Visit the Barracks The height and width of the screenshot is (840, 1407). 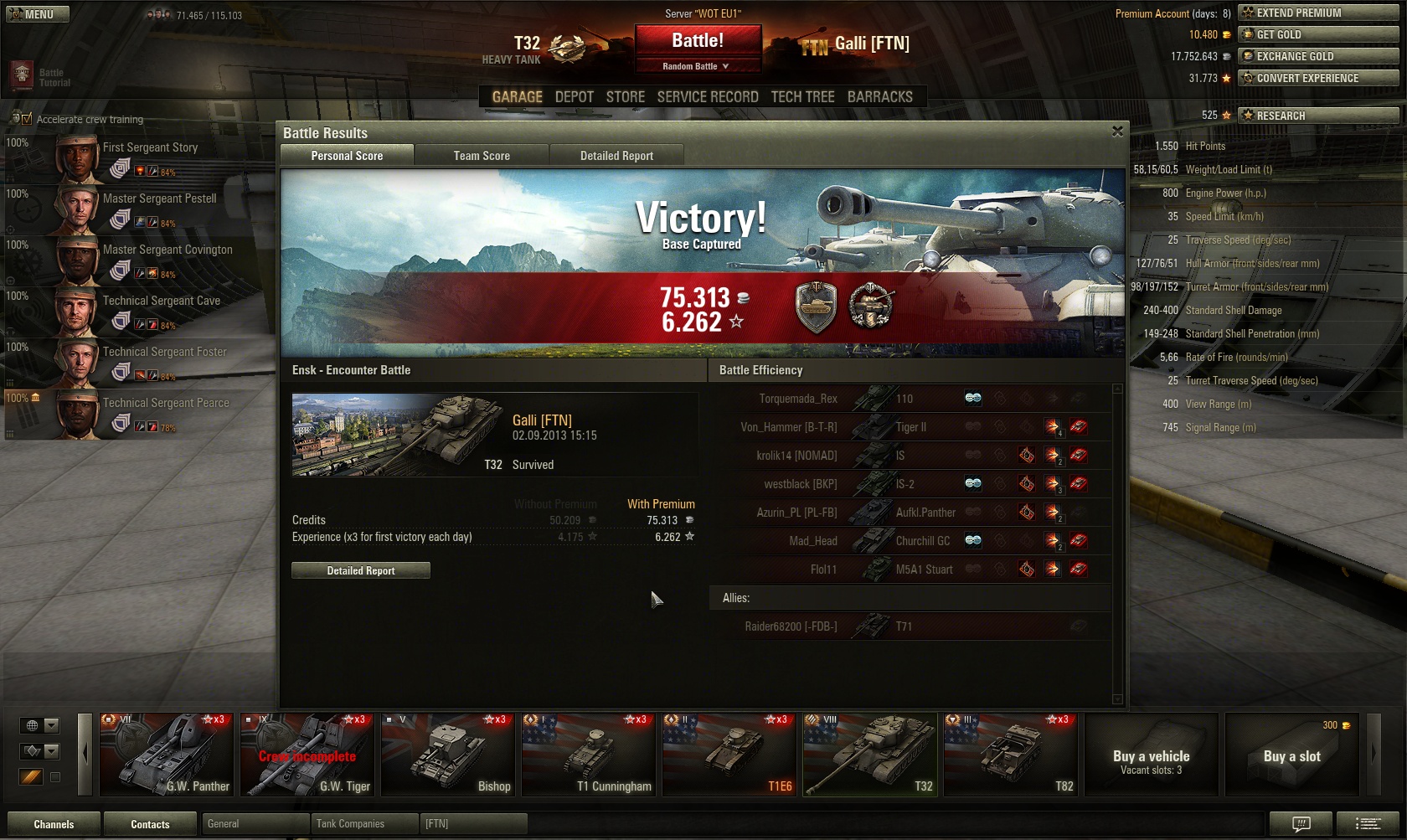pyautogui.click(x=879, y=97)
